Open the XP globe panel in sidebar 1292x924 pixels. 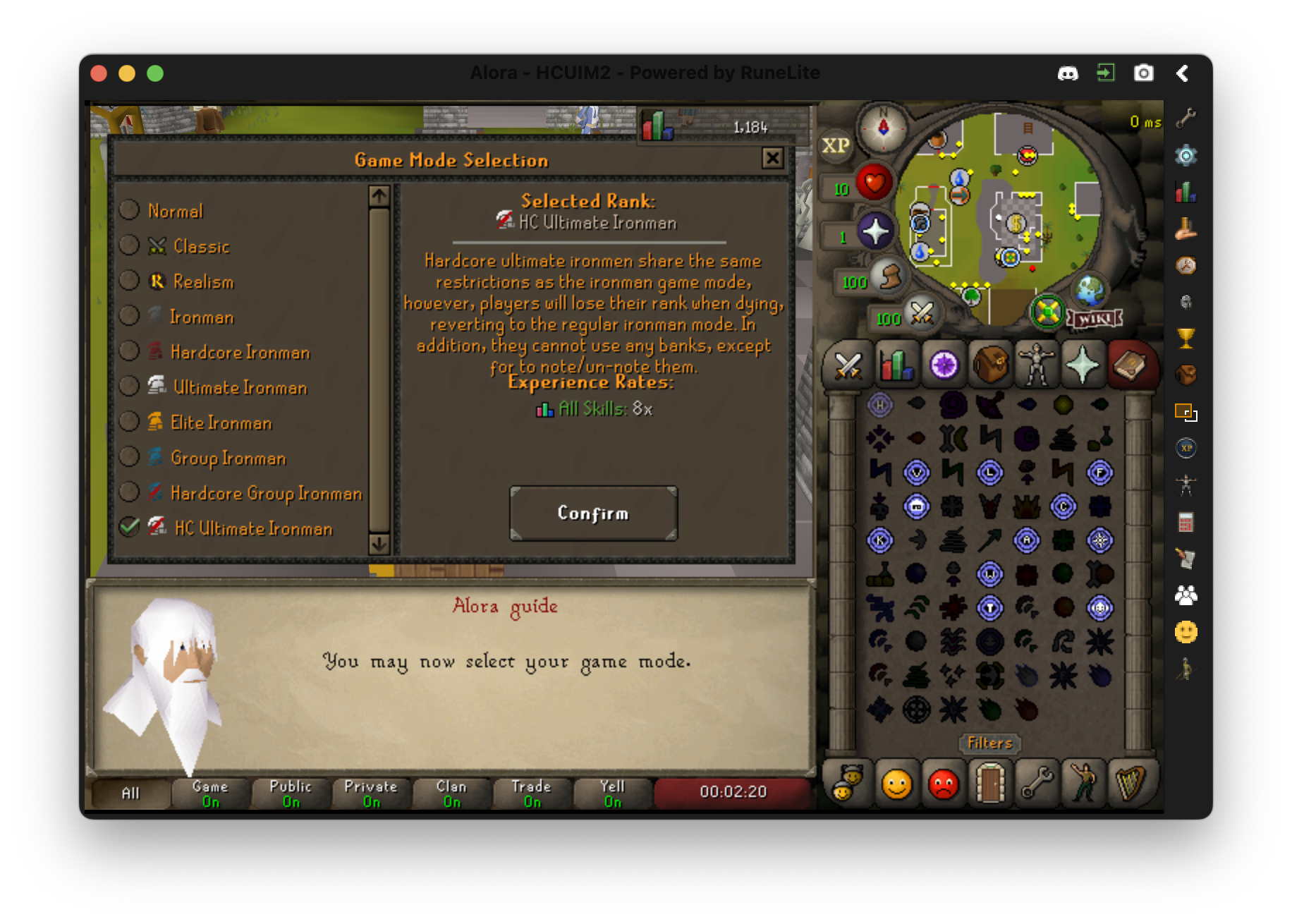1186,447
